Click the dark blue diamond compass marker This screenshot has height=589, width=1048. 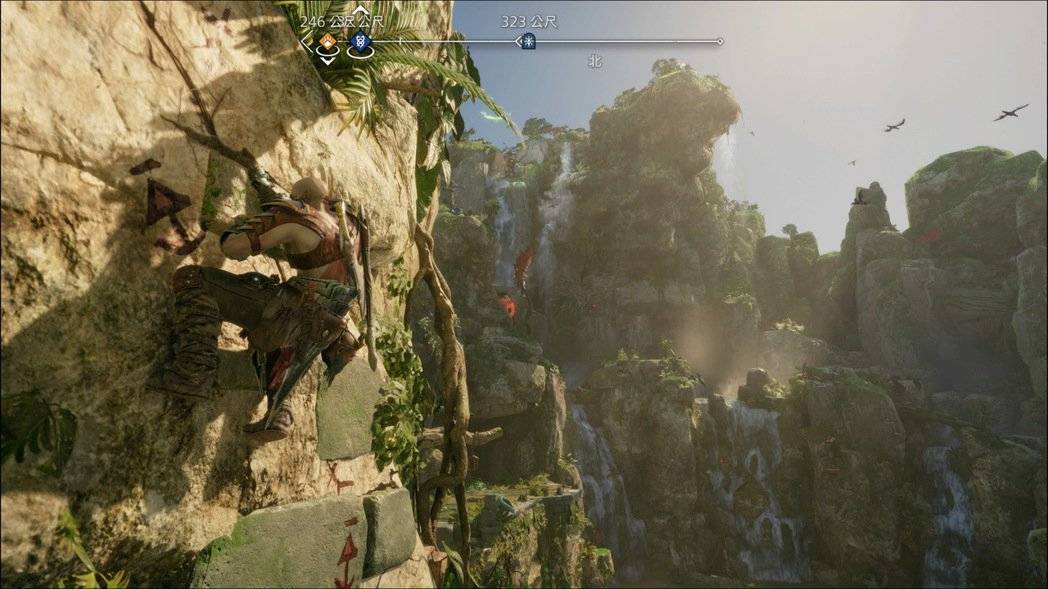pos(360,42)
